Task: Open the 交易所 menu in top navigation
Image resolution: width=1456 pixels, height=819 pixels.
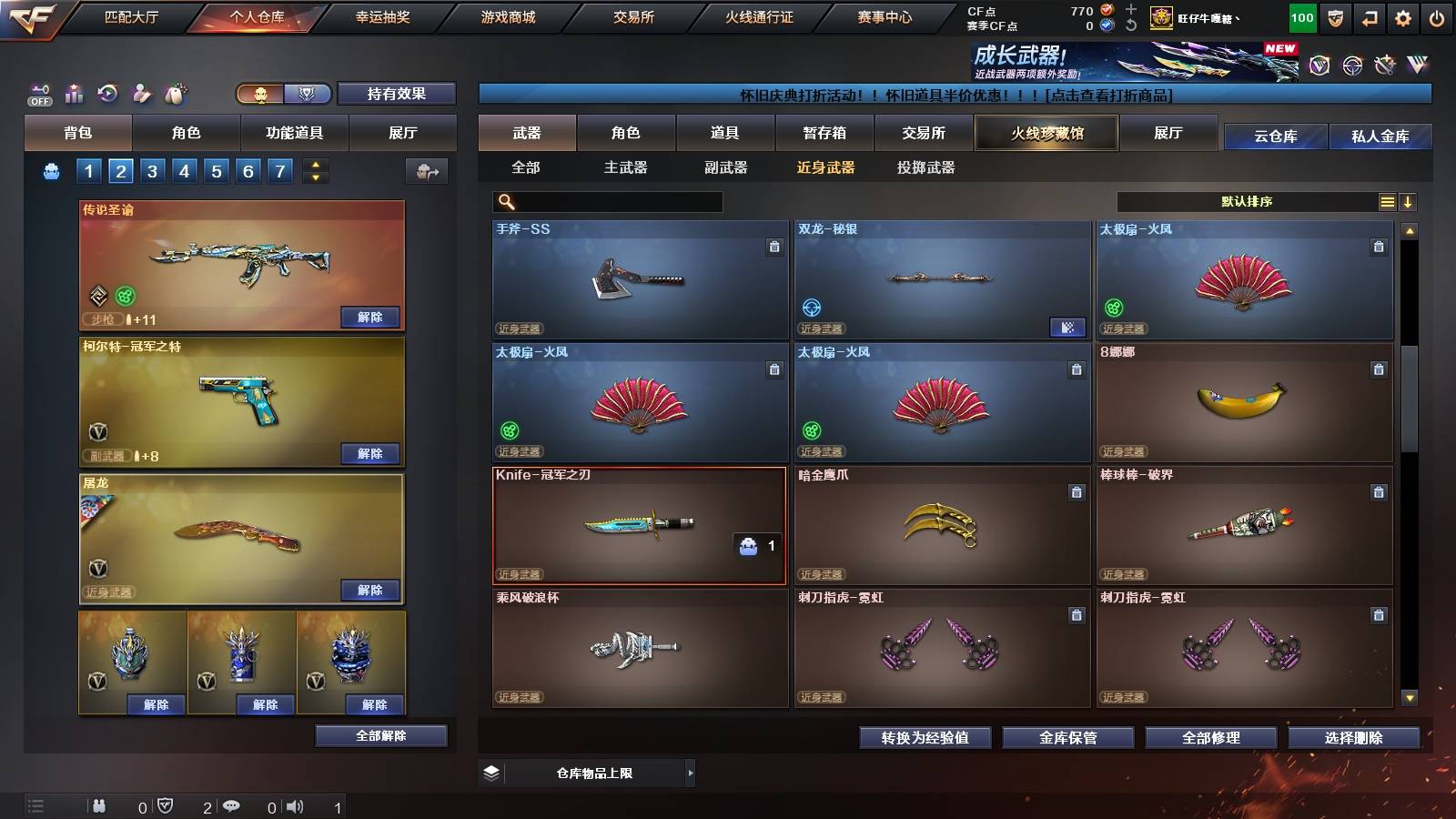Action: (632, 16)
